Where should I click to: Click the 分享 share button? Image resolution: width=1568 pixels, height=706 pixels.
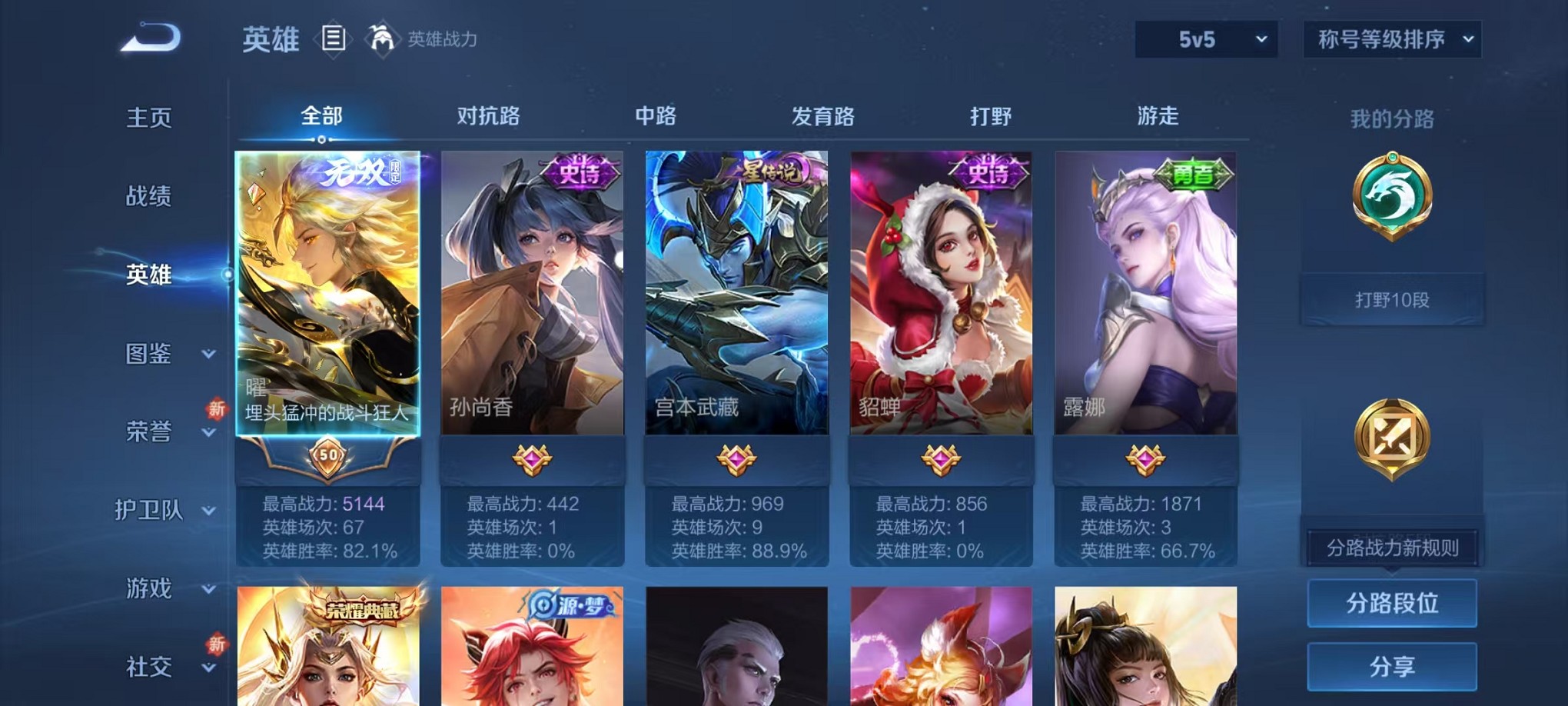pos(1391,666)
